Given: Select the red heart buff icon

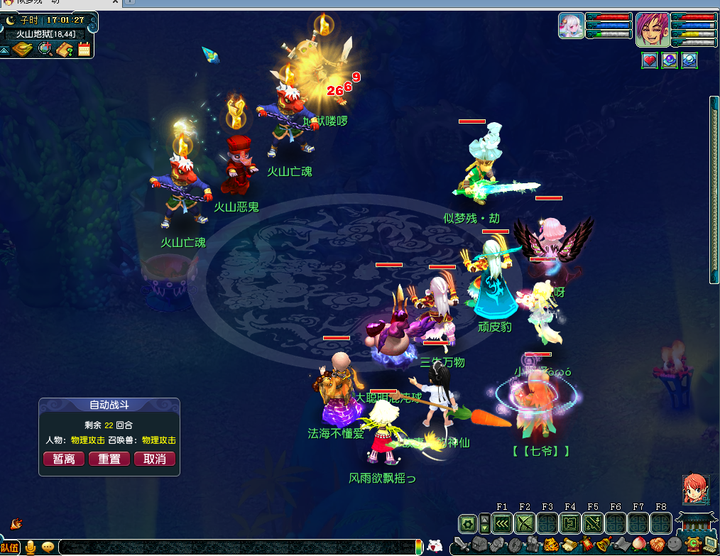Looking at the screenshot, I should click(x=649, y=60).
